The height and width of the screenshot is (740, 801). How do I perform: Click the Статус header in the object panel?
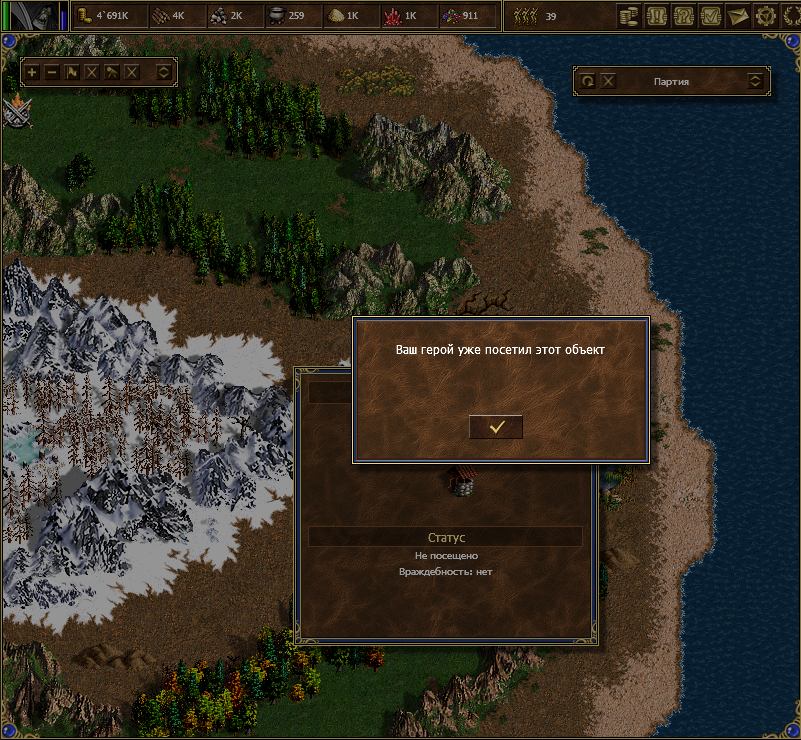tap(445, 538)
